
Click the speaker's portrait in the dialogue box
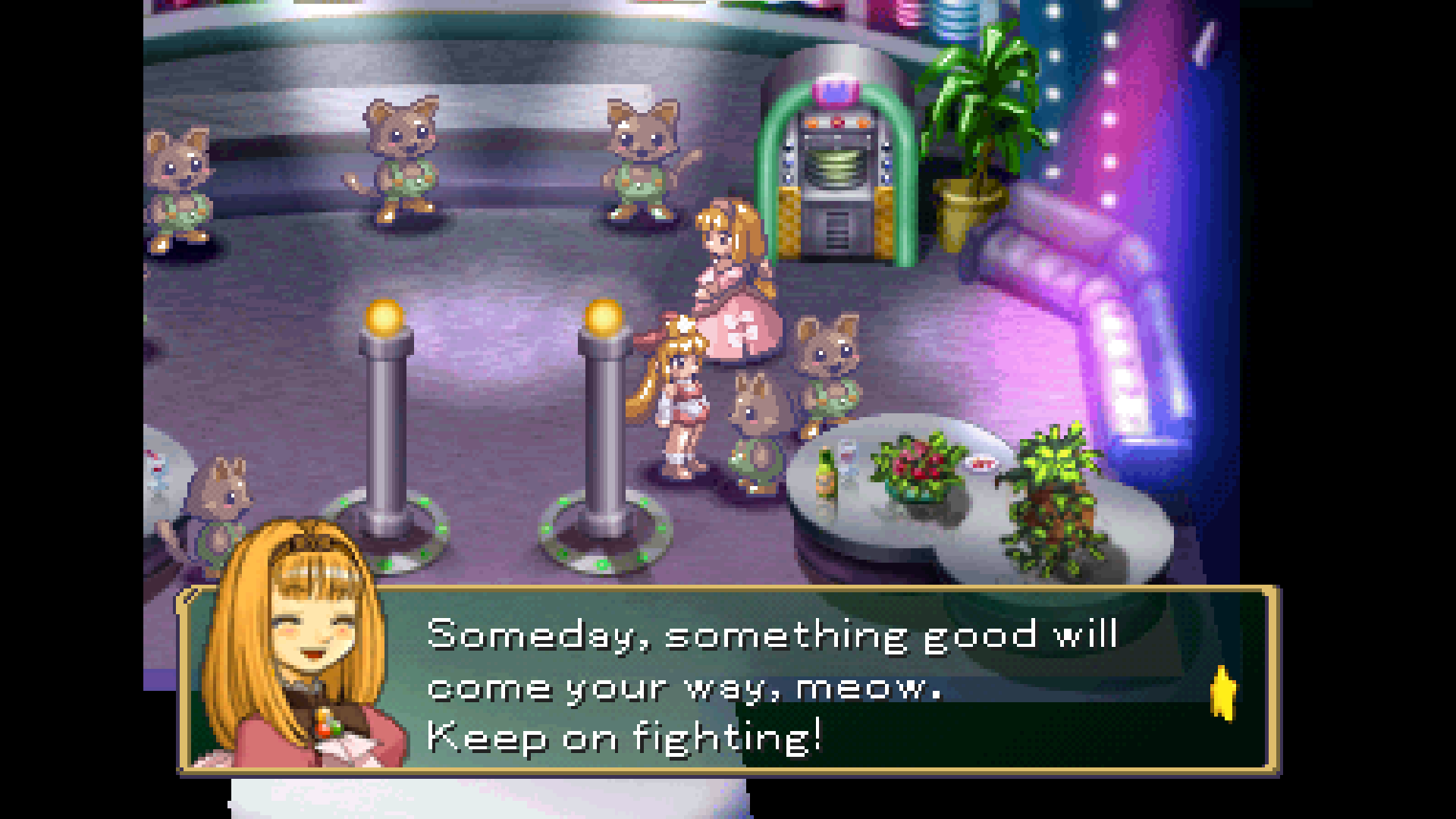(x=303, y=651)
